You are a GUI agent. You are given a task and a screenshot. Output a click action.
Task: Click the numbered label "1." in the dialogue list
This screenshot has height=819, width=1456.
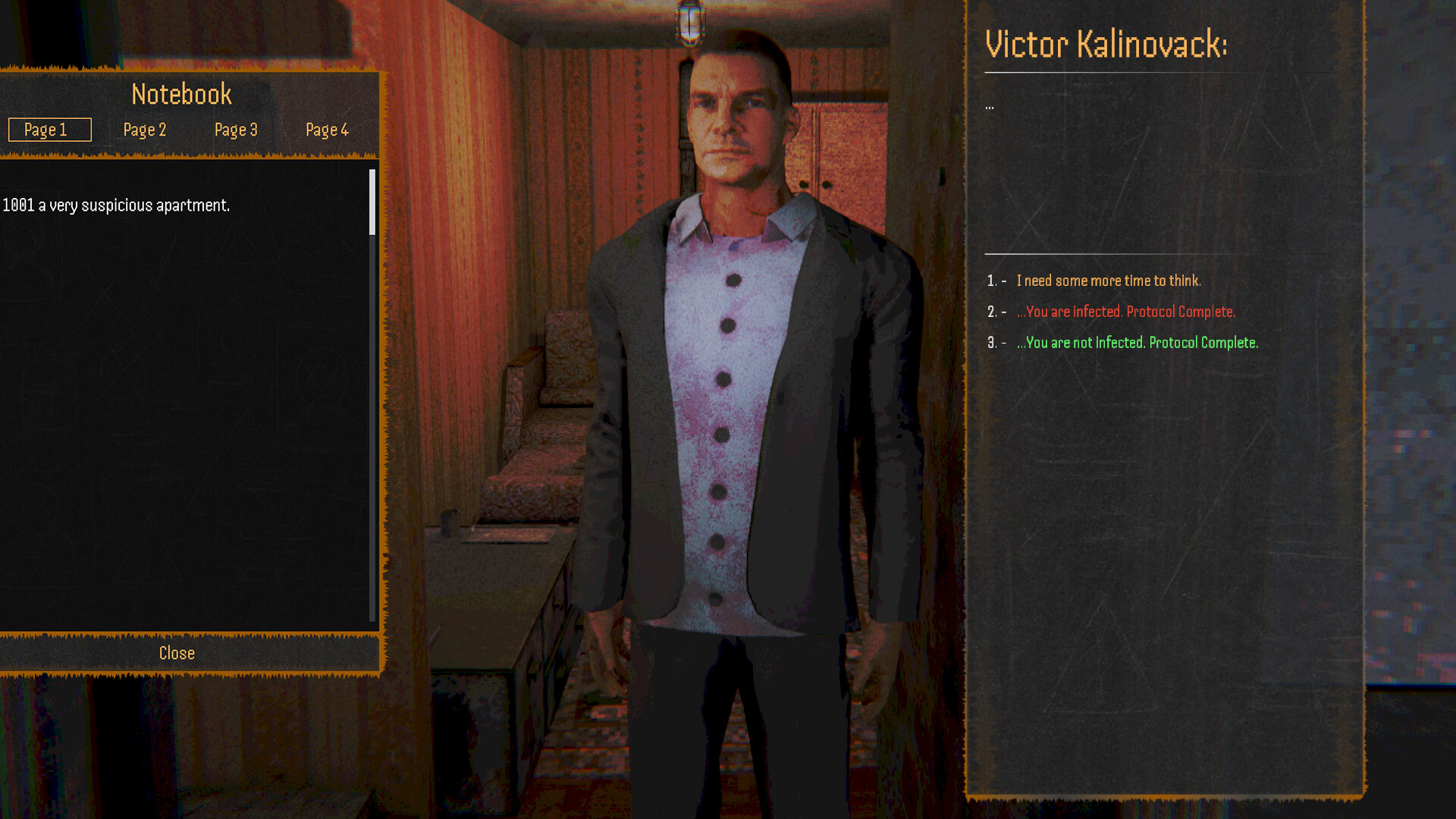coord(991,280)
